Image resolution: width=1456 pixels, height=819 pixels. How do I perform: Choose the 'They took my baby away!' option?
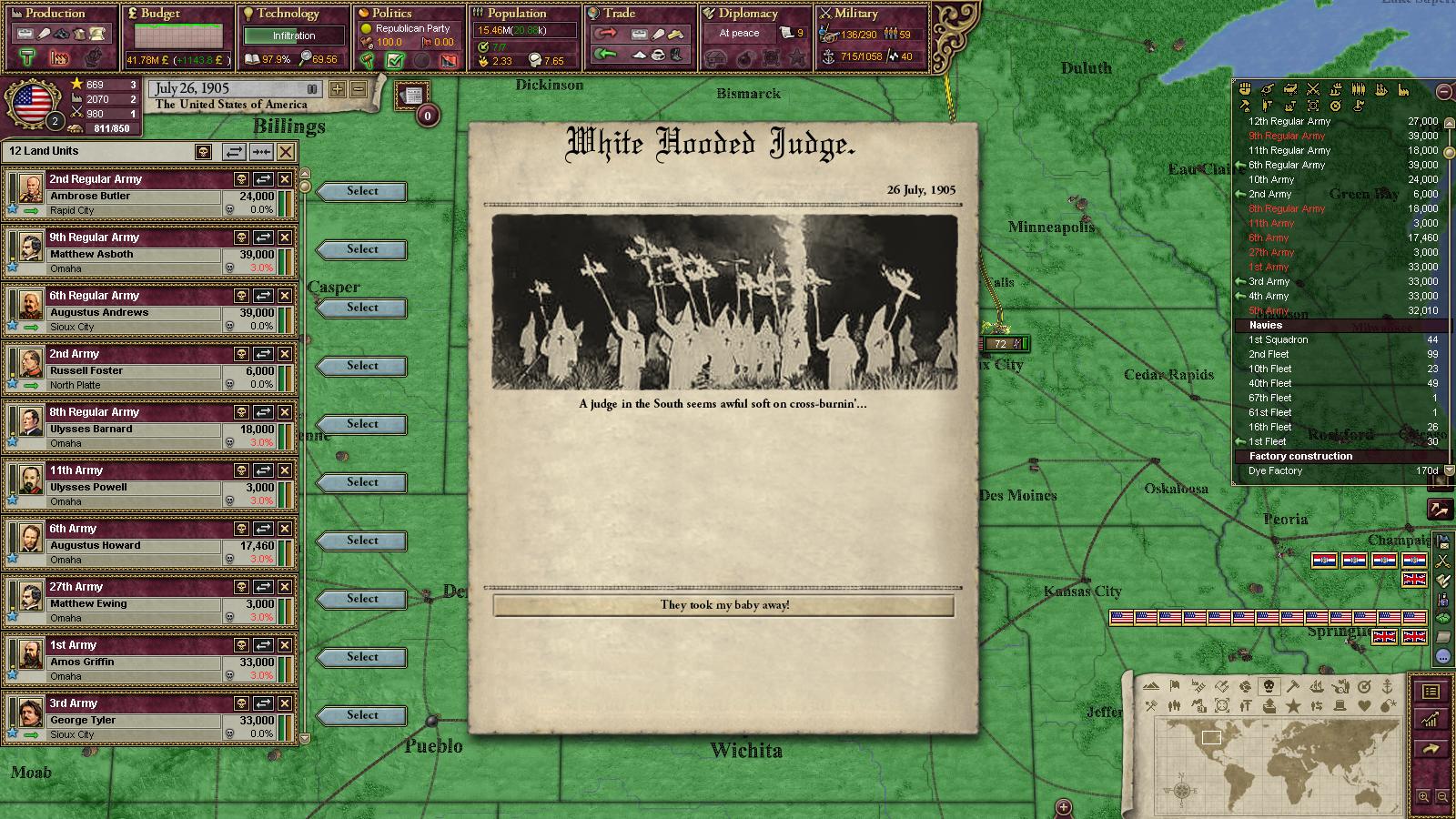723,605
